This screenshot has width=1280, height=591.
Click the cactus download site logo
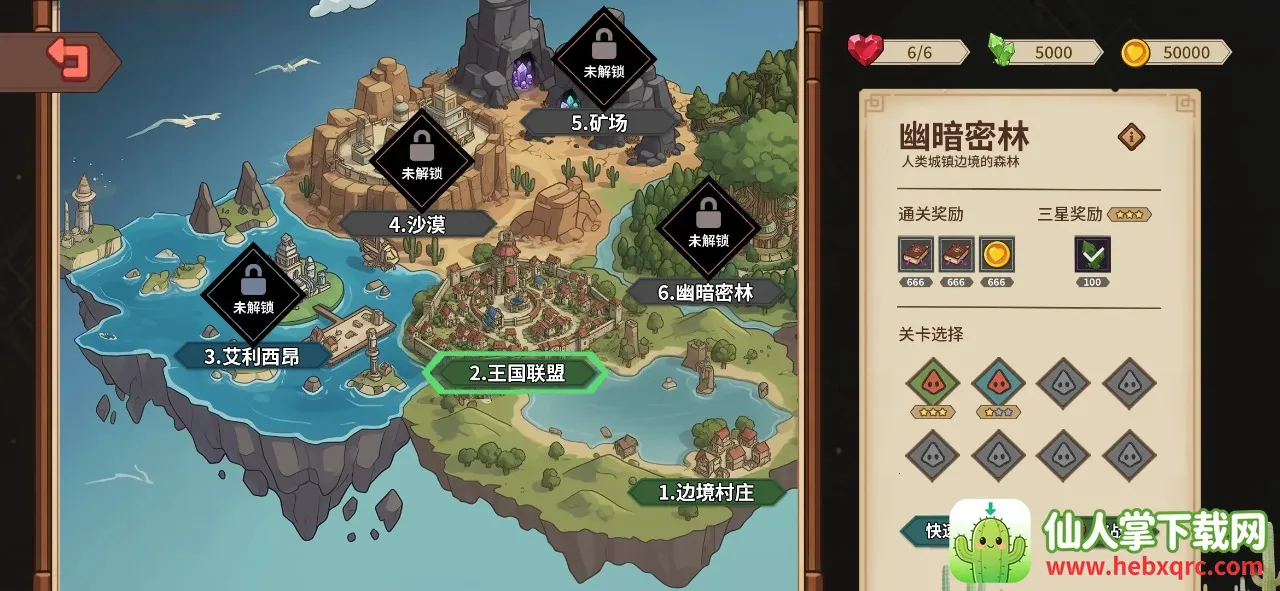click(989, 540)
